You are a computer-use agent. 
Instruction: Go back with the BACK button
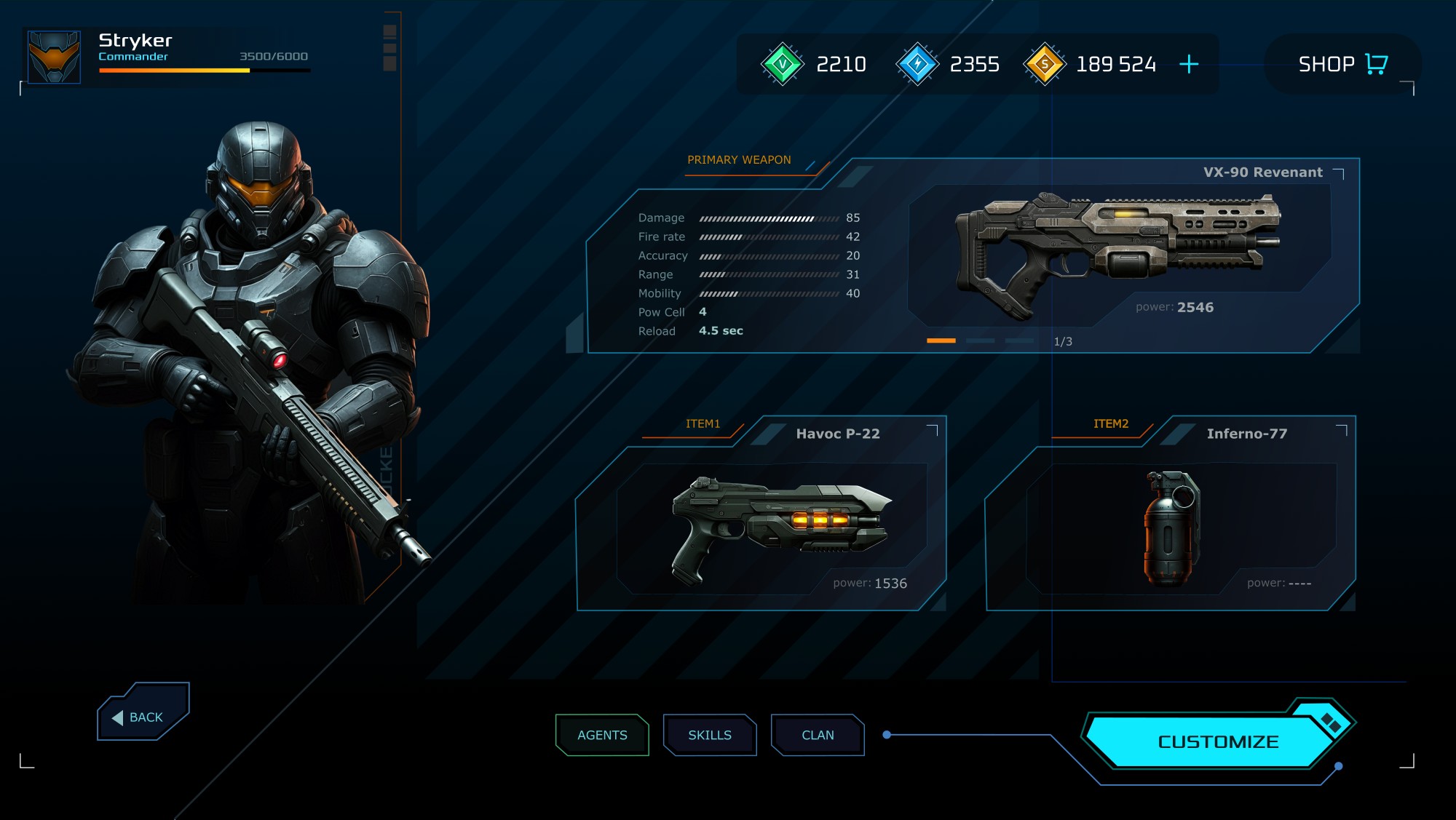(x=143, y=713)
